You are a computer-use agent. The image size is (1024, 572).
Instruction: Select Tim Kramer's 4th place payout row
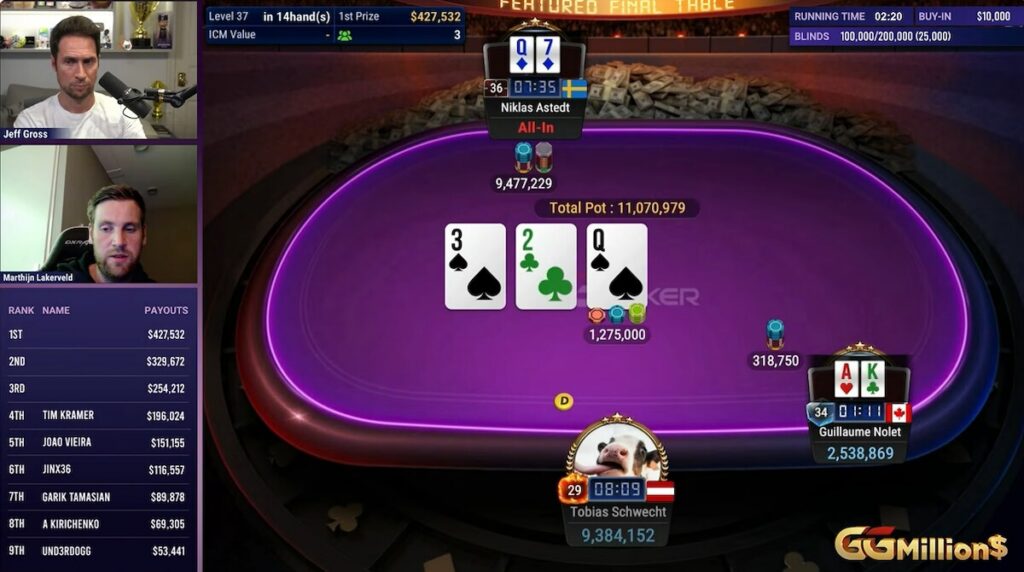(98, 415)
